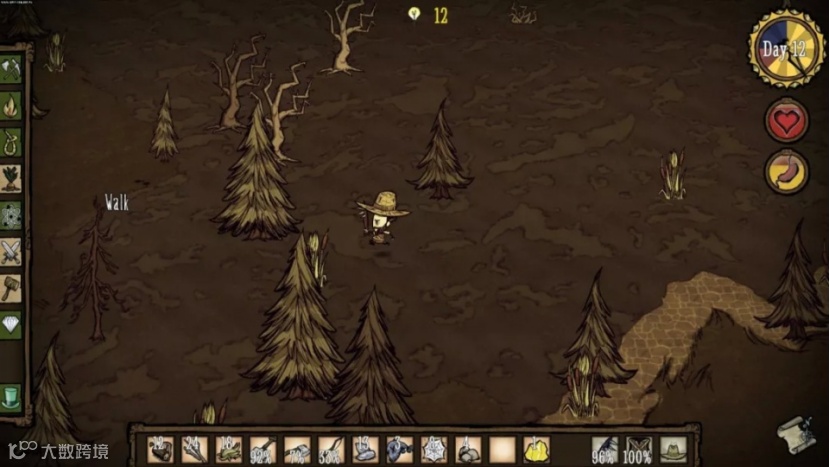The image size is (830, 467).
Task: Open the Structures tab with hammer icon
Action: point(11,288)
